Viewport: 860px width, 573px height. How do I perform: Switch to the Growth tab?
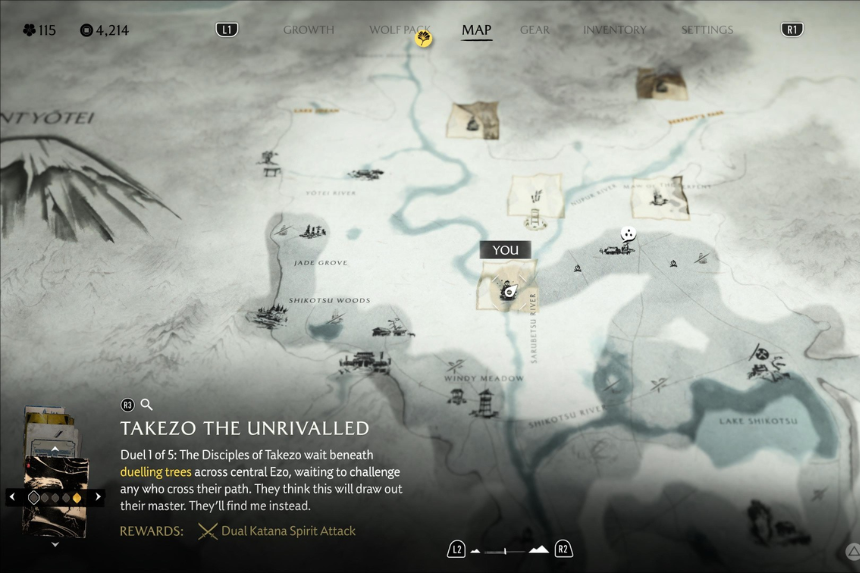308,30
